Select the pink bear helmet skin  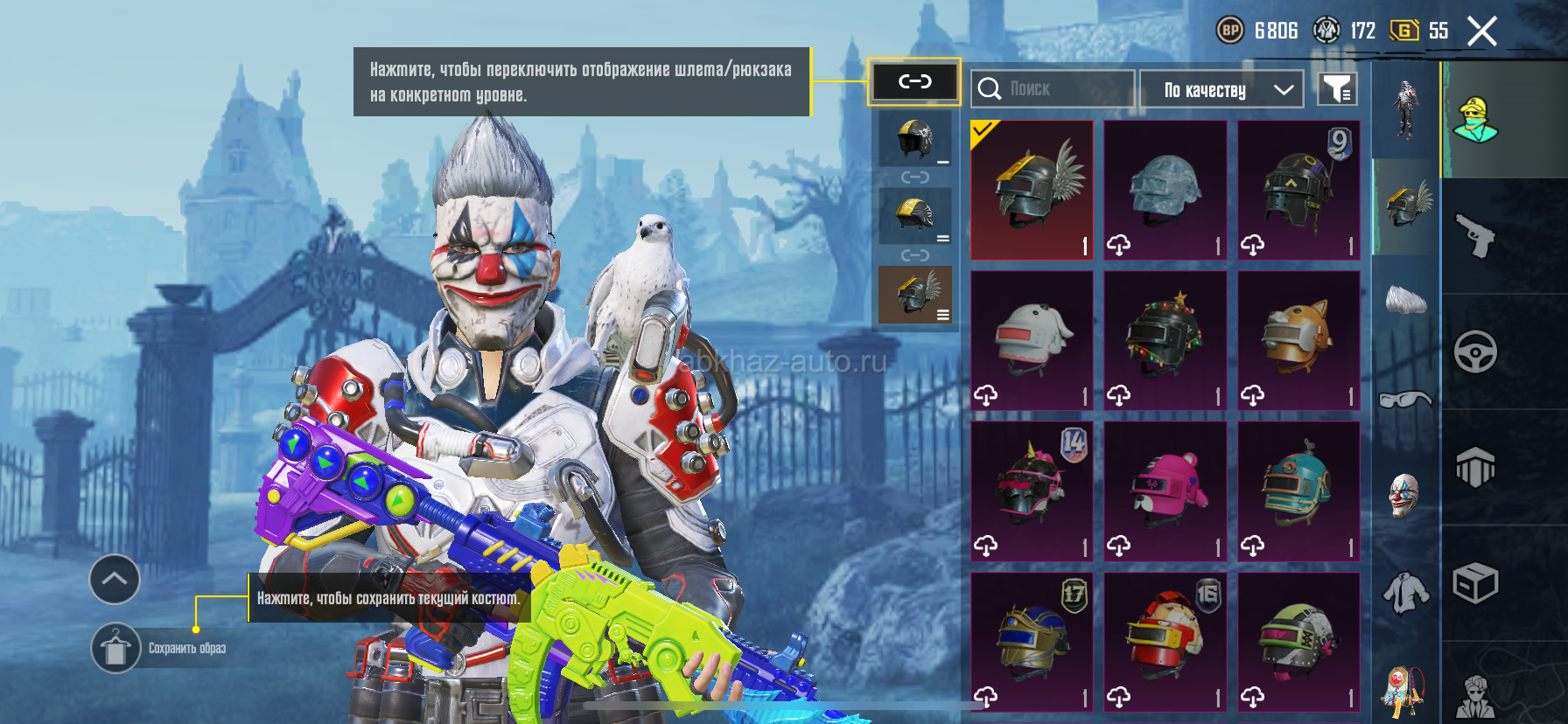tap(1165, 491)
